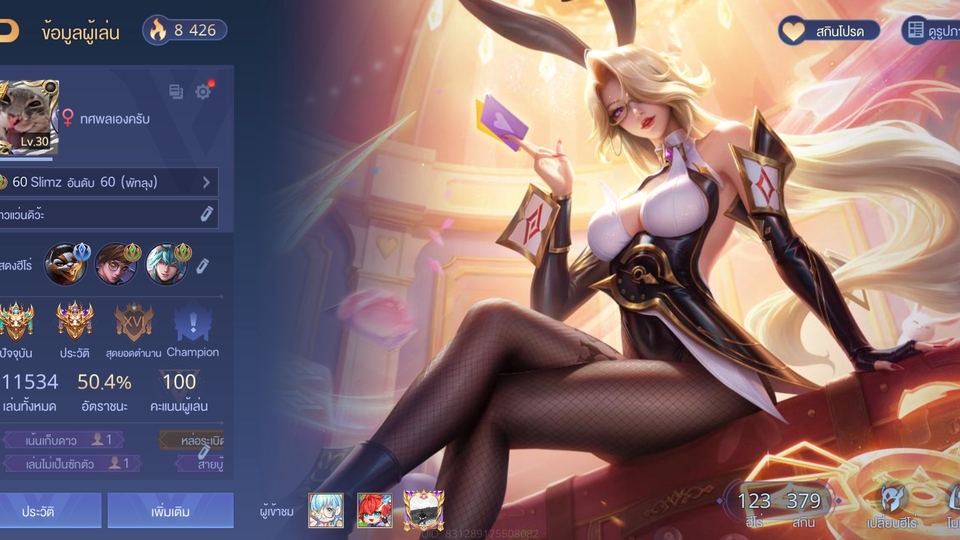Open the red-haired visitor avatar
960x540 pixels.
374,510
